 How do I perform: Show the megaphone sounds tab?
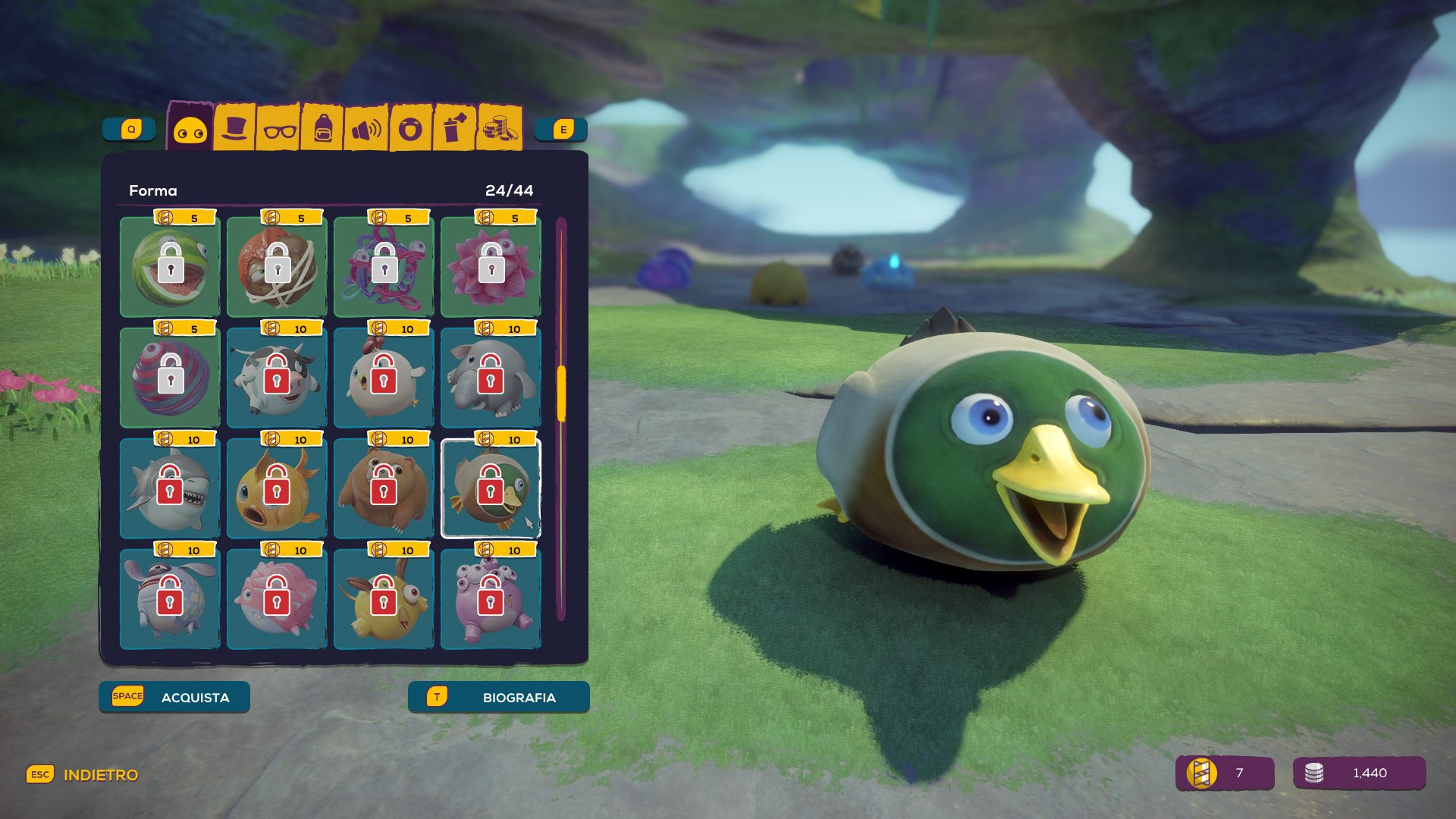366,130
